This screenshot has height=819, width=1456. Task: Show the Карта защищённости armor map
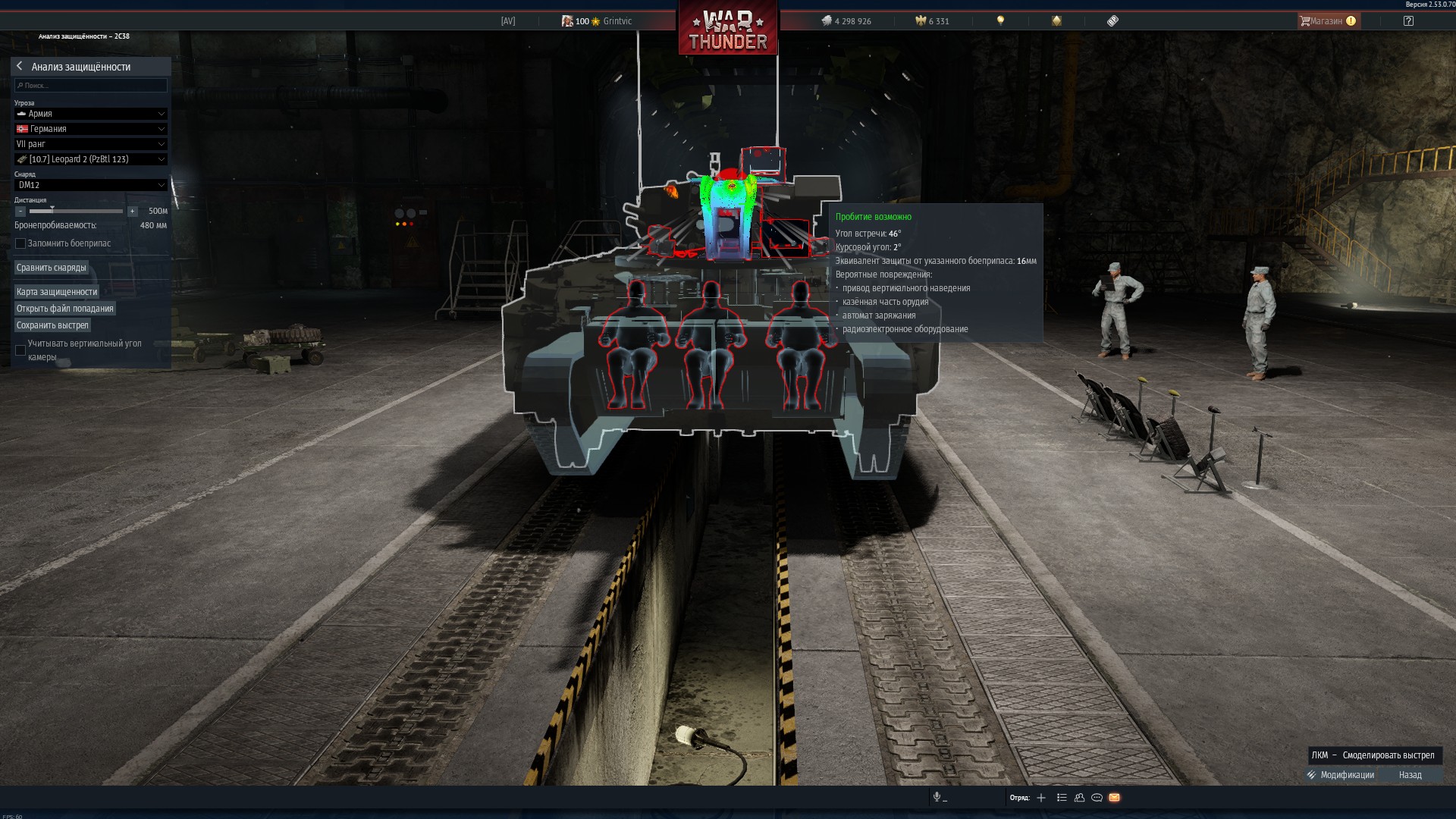[57, 292]
